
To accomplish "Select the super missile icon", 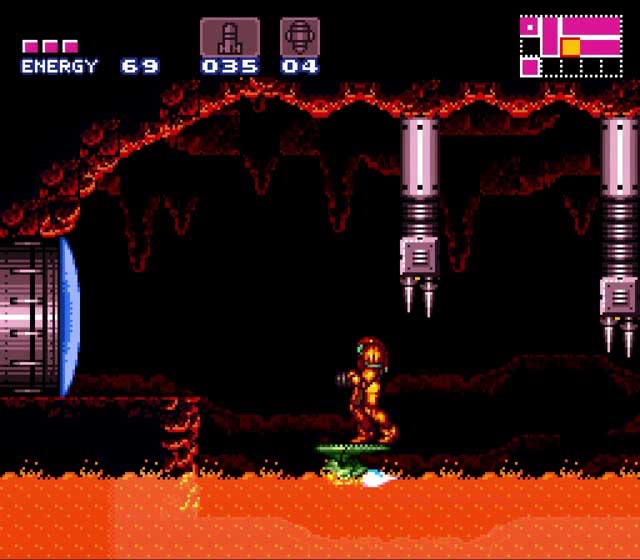I will coord(299,37).
